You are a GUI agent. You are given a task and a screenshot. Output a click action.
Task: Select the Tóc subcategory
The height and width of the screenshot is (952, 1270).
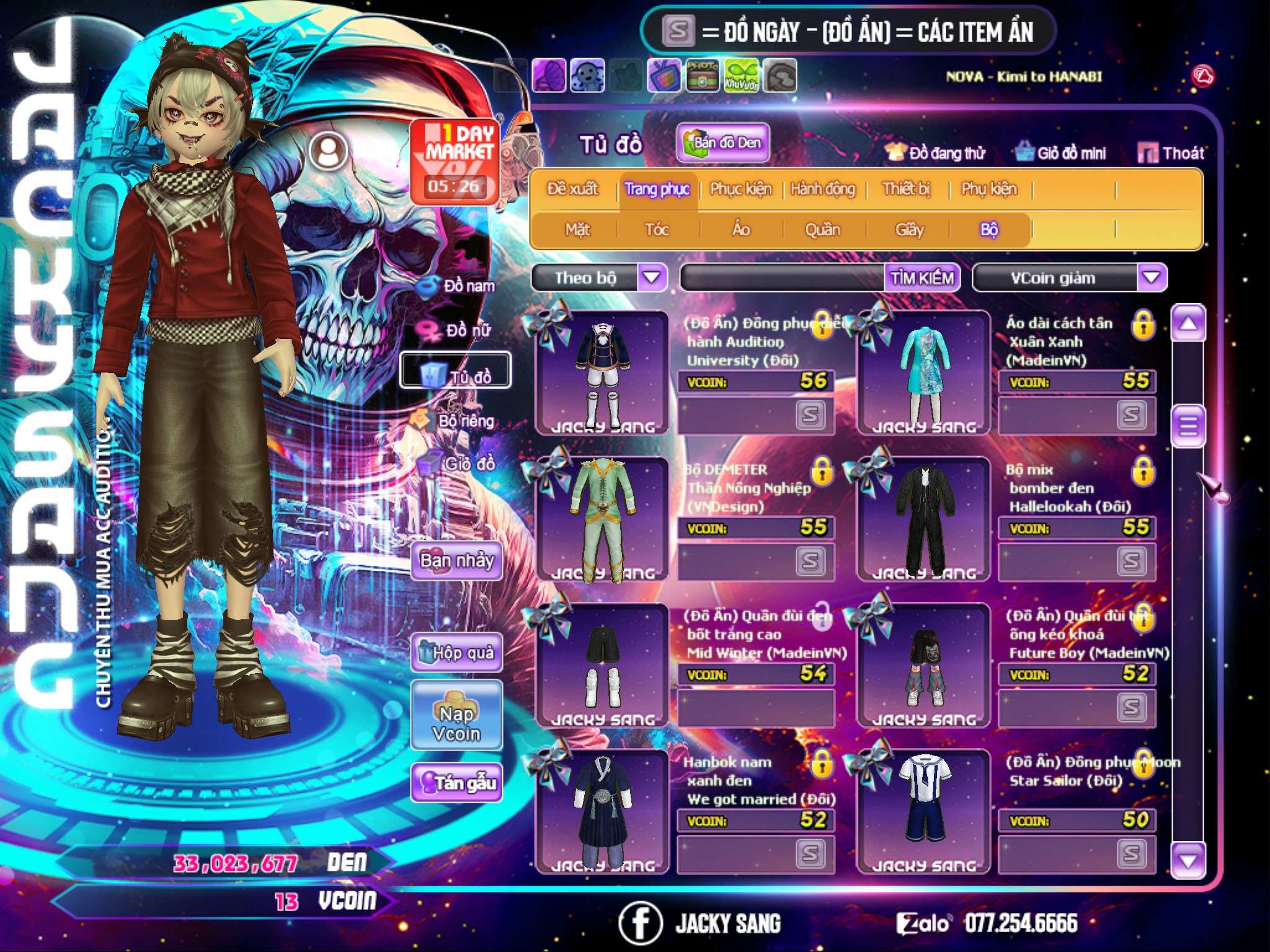click(657, 230)
